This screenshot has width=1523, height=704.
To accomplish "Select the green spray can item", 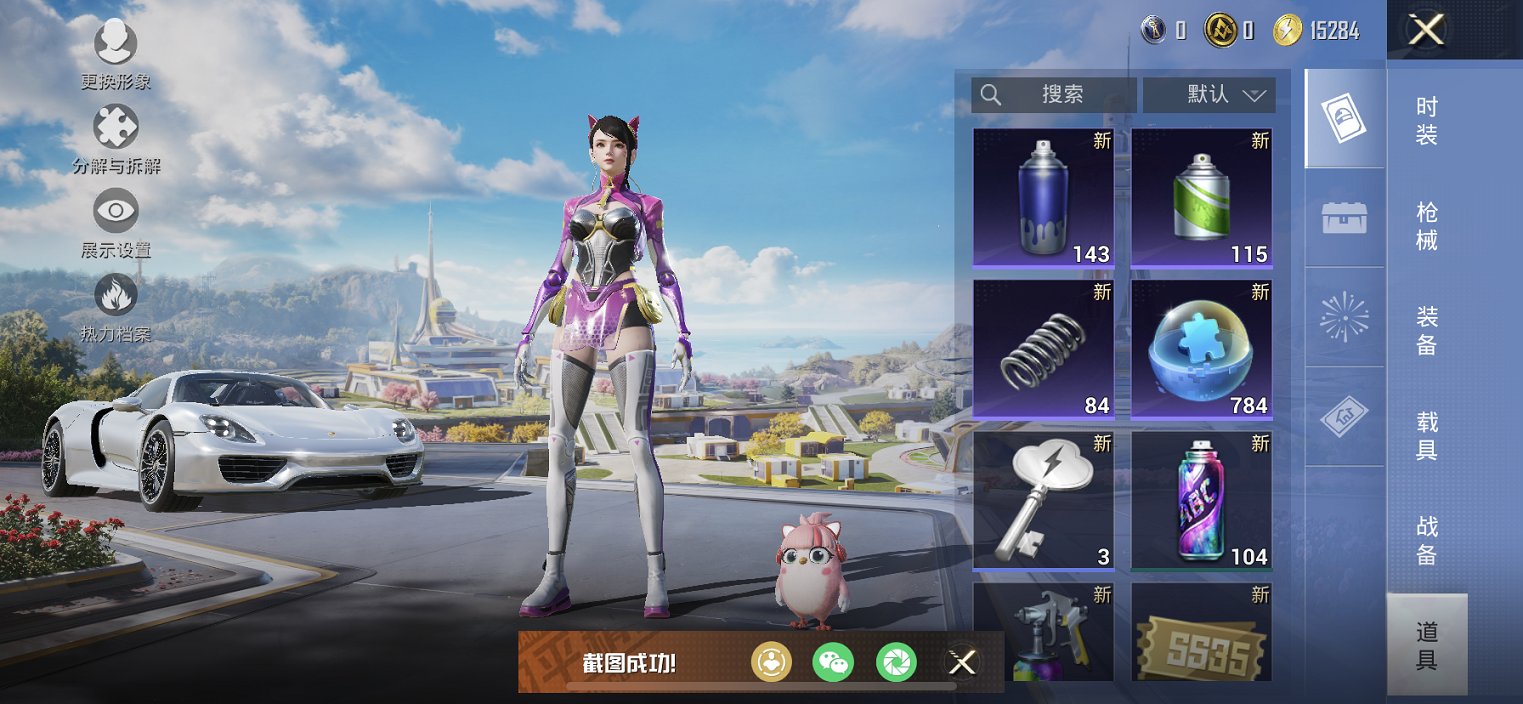I will [x=1201, y=198].
